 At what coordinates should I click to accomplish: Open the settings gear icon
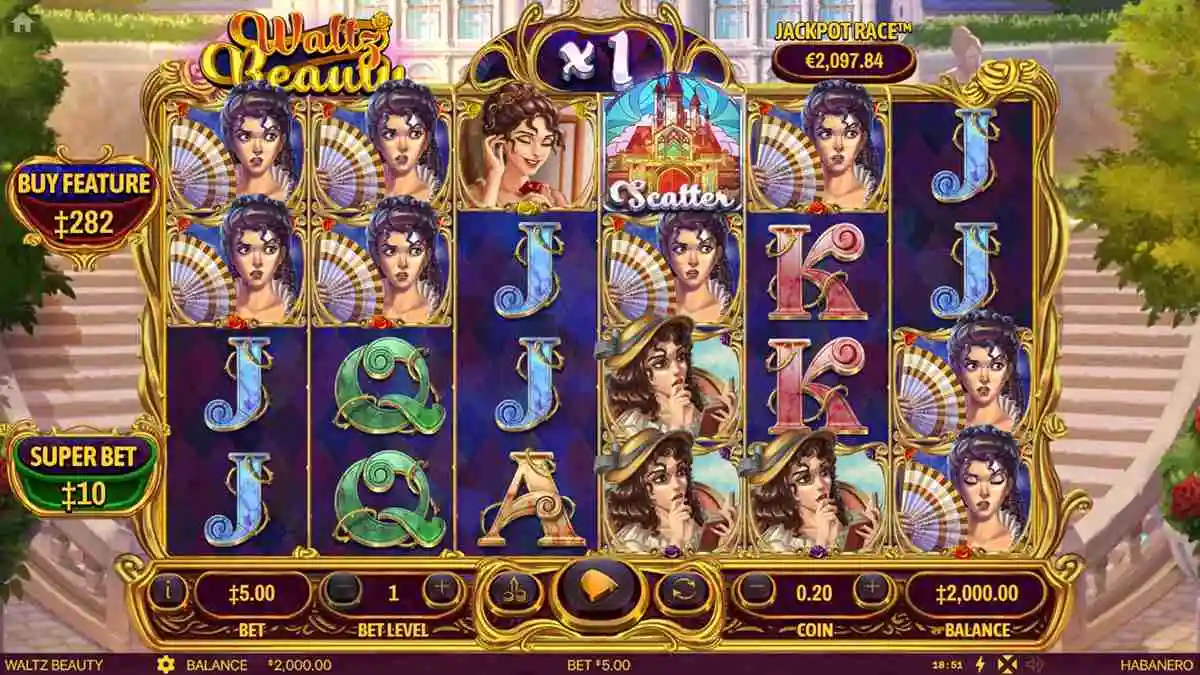[166, 665]
